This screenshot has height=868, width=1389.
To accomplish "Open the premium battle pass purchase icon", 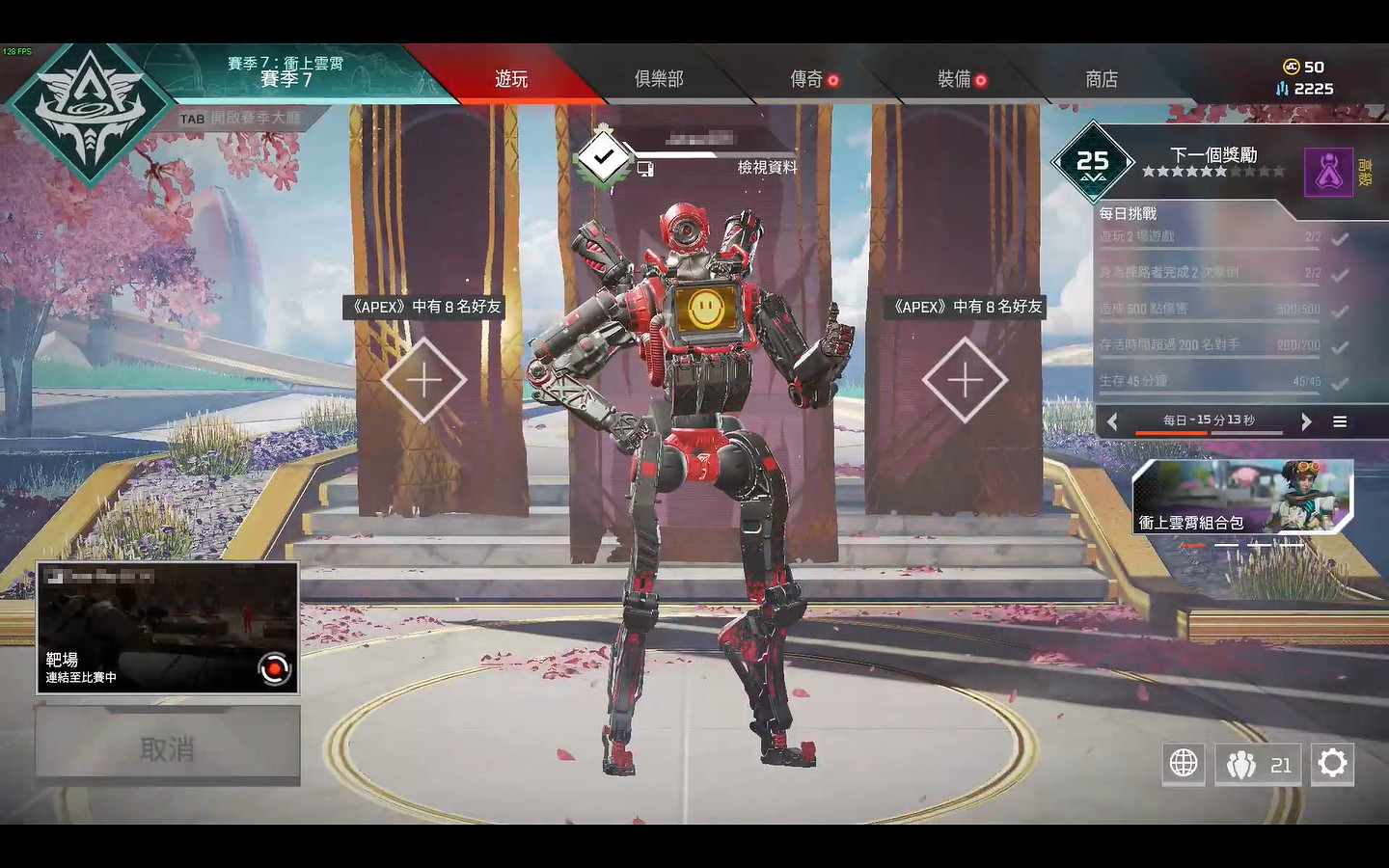I will coord(1329,172).
